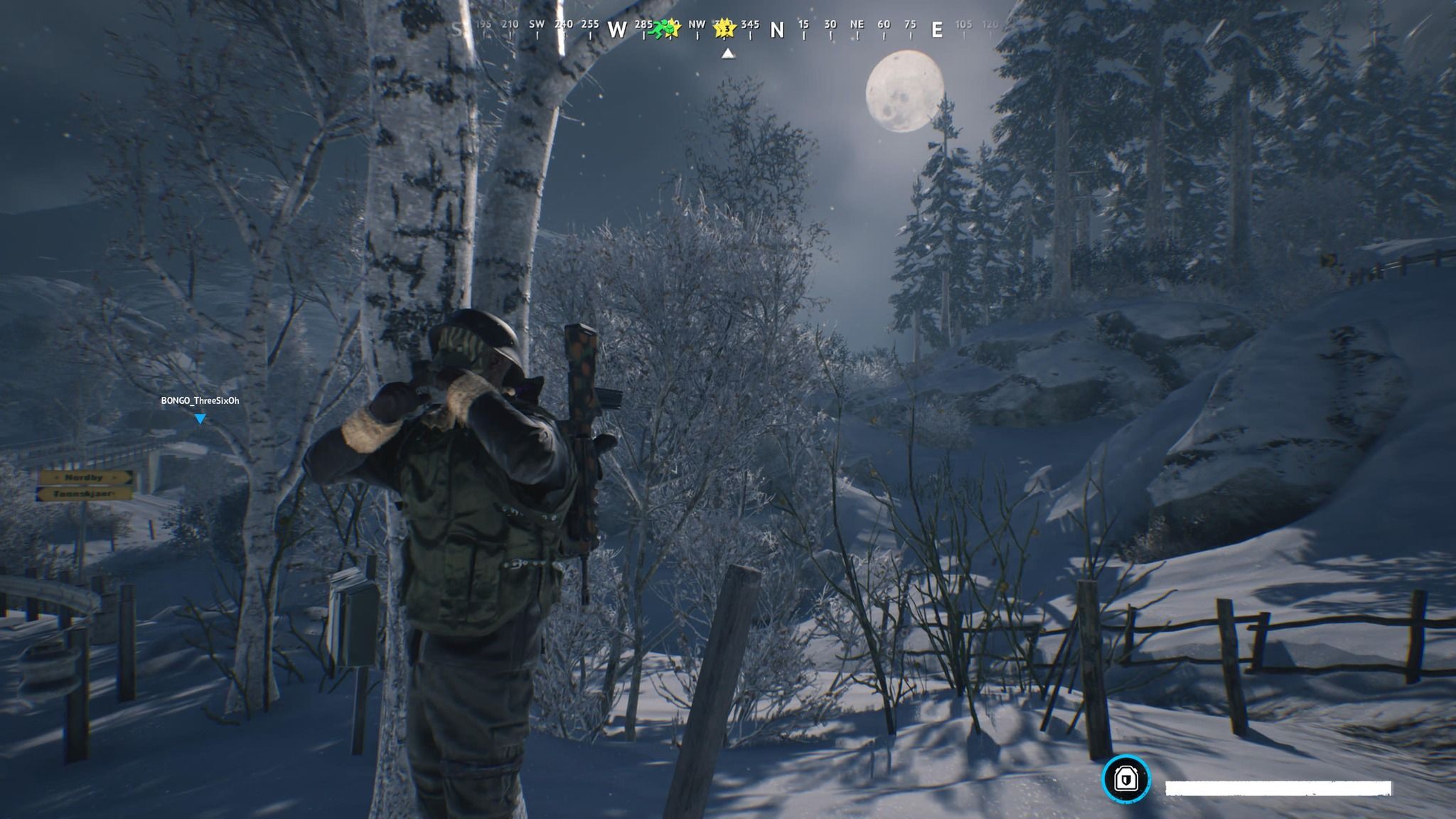Click the N heading on the compass
Image resolution: width=1456 pixels, height=819 pixels.
pos(777,30)
